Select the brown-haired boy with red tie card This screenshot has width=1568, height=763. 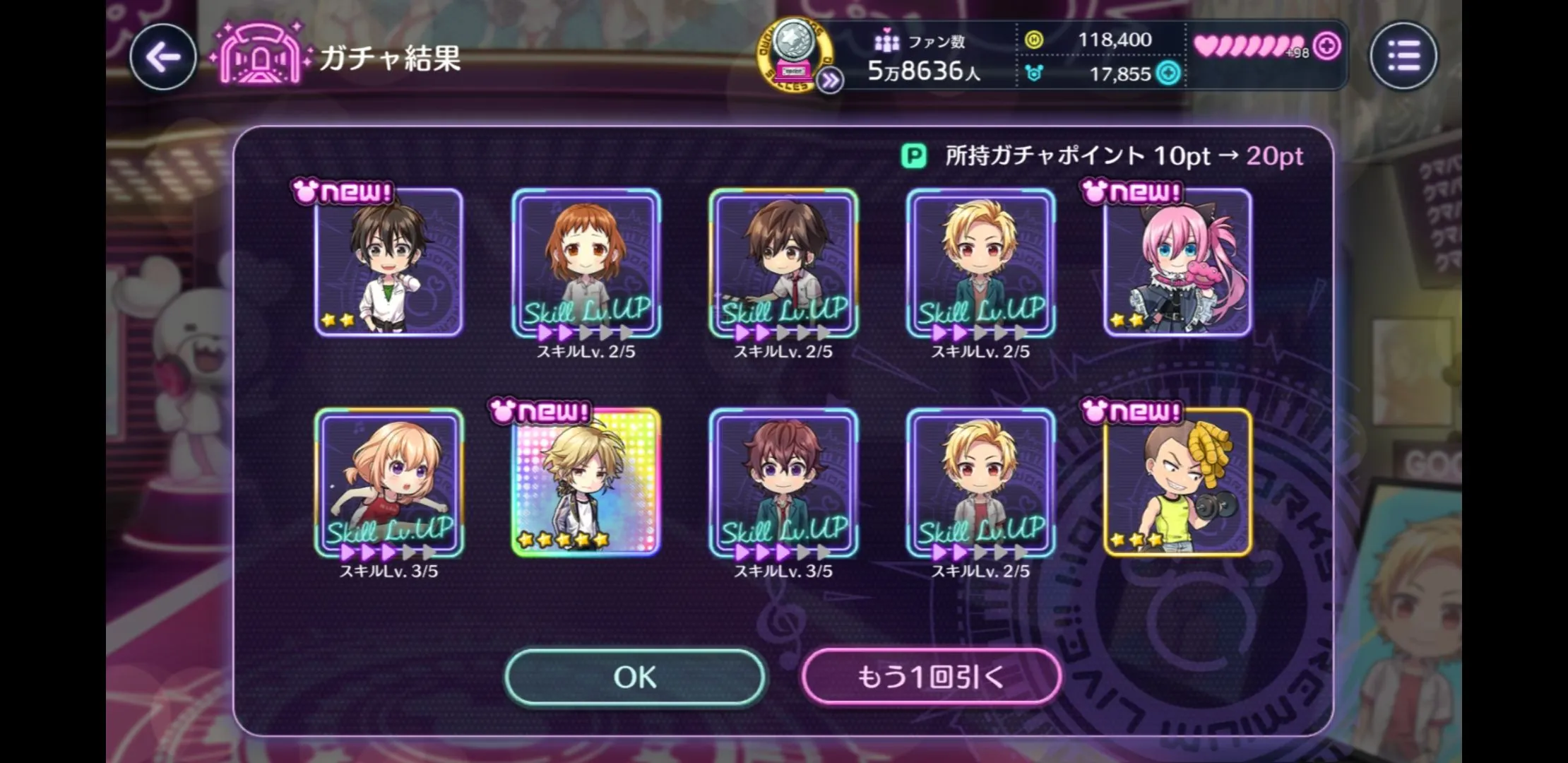[783, 263]
